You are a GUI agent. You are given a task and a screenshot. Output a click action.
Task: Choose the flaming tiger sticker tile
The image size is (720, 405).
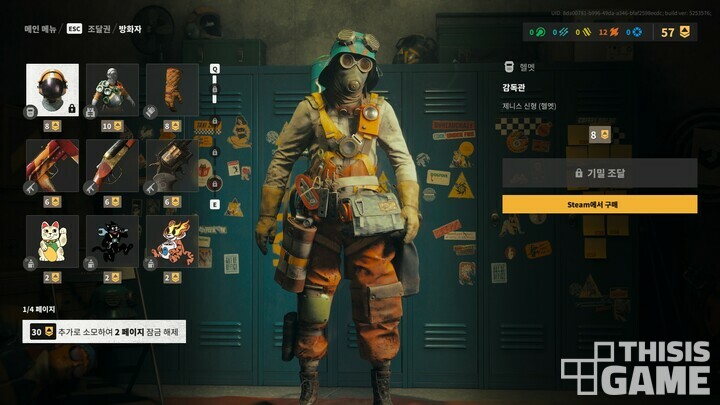172,241
